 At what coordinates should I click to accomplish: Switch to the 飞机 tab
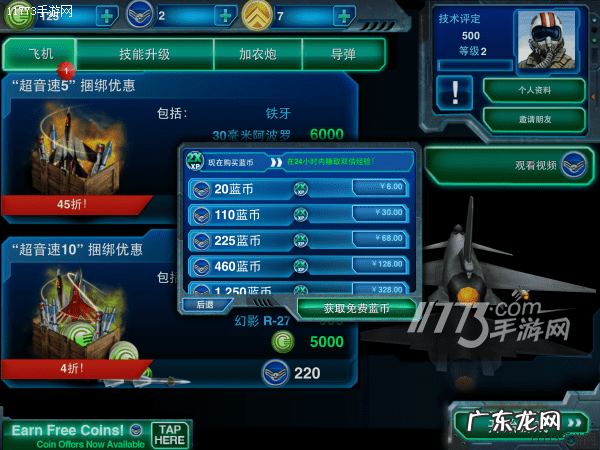38,54
